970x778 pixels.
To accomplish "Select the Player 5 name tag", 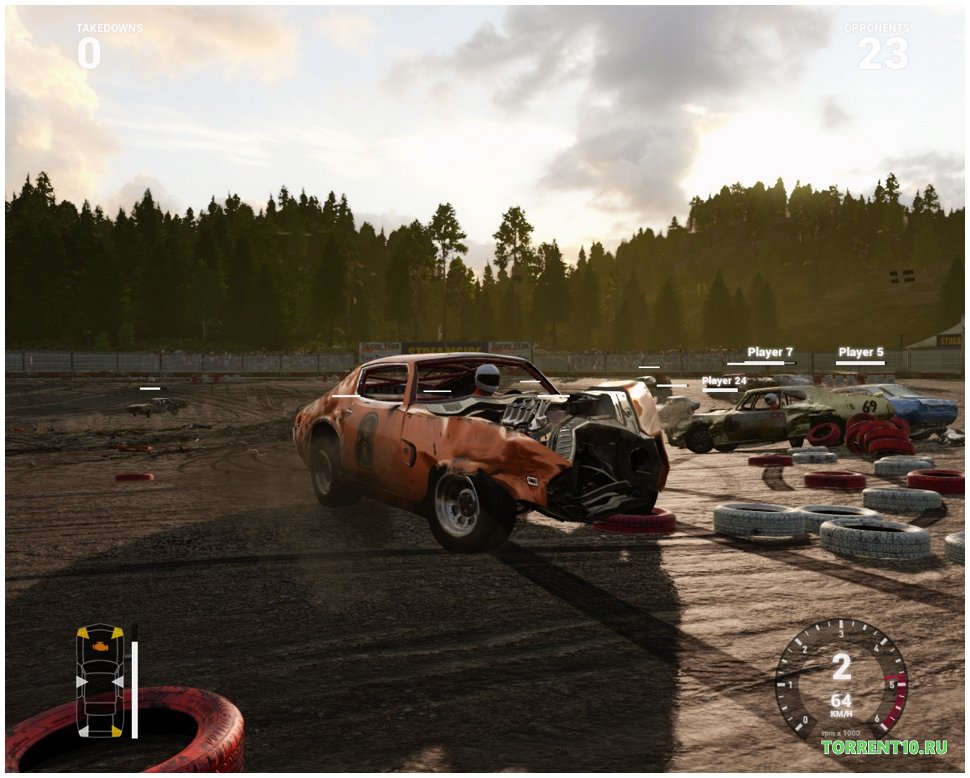I will point(860,353).
